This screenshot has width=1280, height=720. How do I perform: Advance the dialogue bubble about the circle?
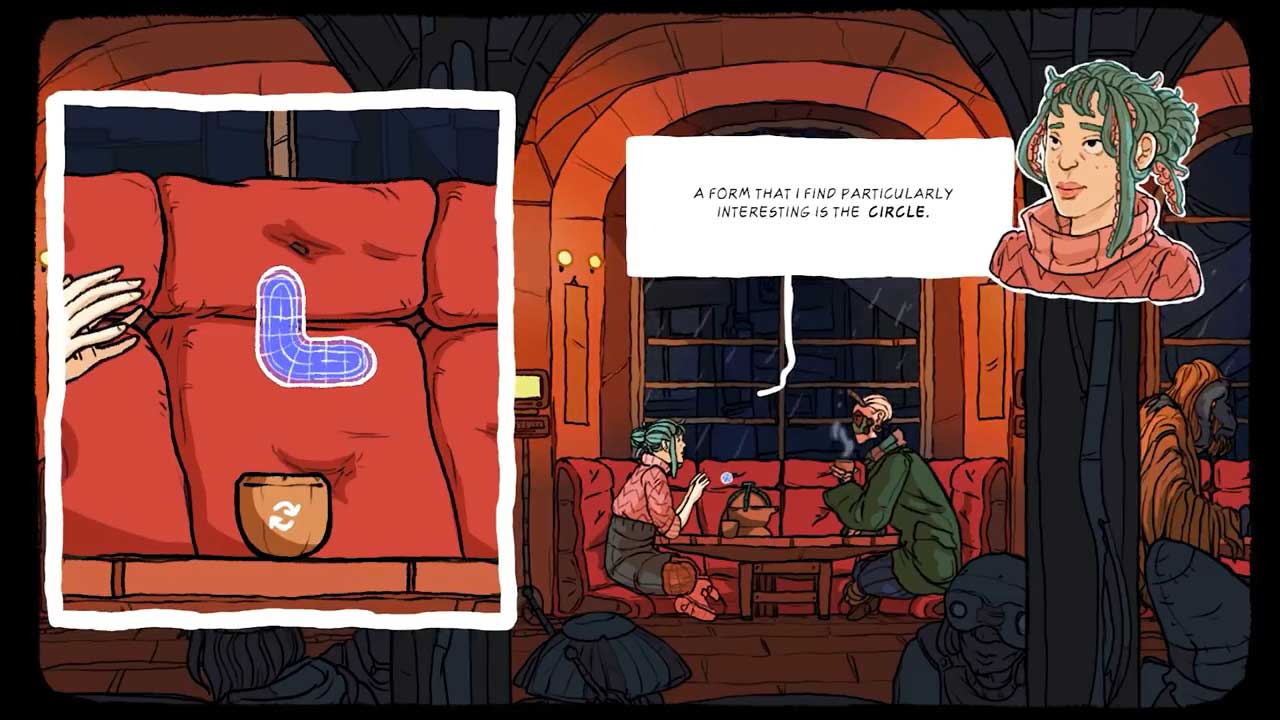[820, 205]
